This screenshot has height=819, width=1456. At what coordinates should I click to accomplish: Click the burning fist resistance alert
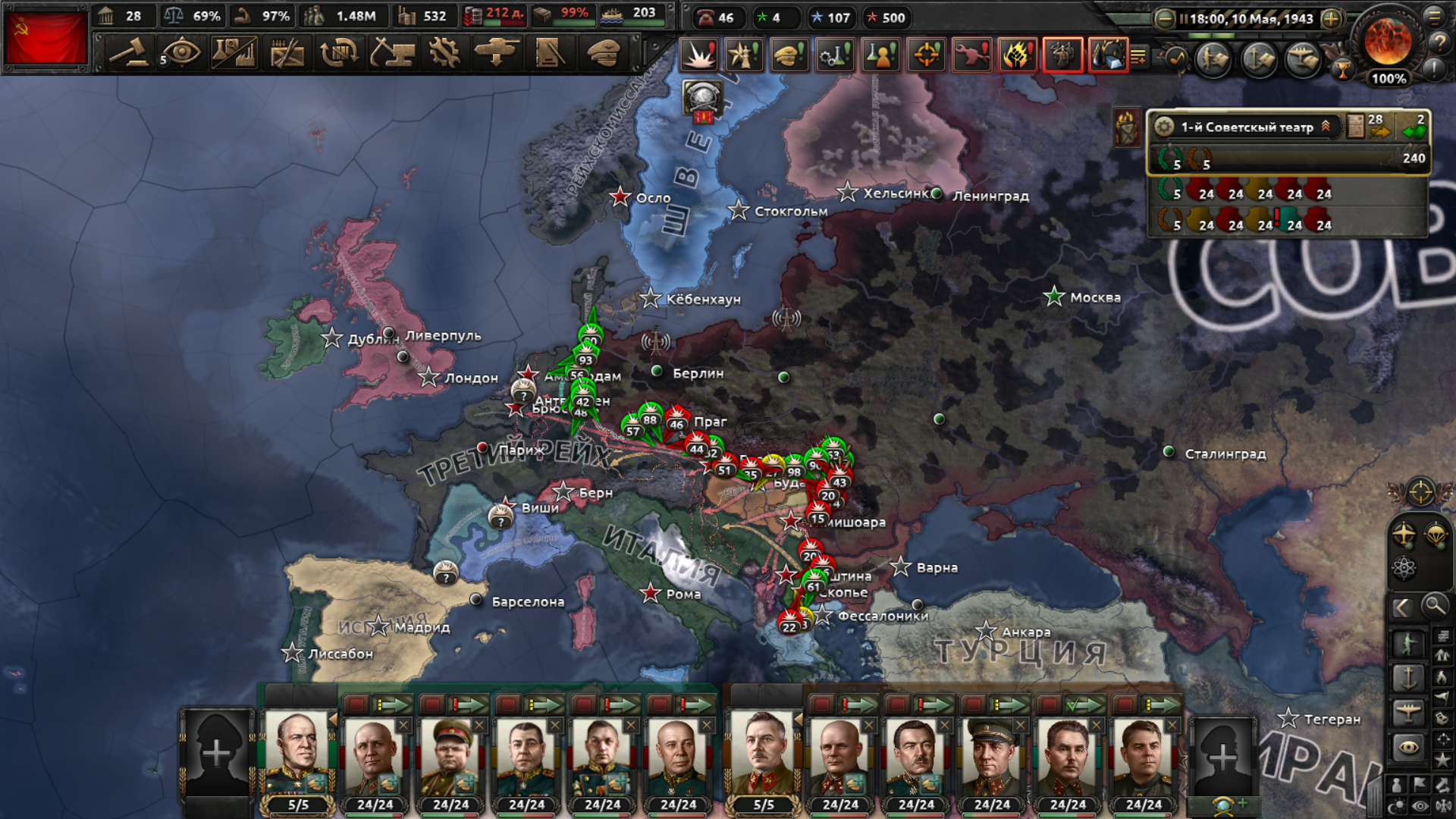[1017, 55]
